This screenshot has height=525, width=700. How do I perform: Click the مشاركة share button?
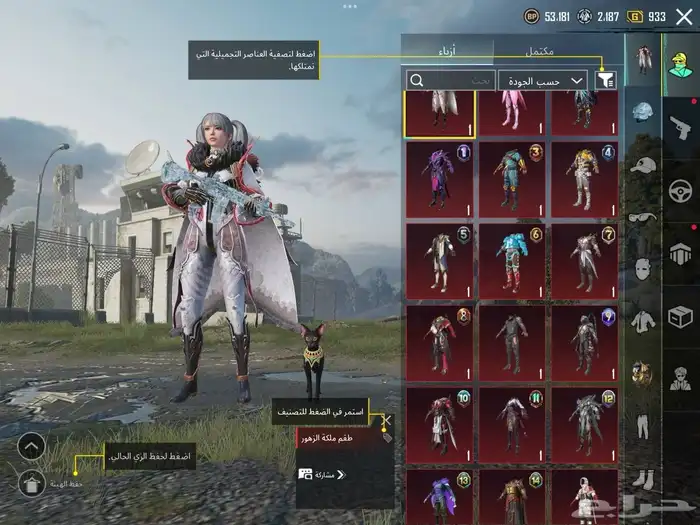[x=322, y=474]
